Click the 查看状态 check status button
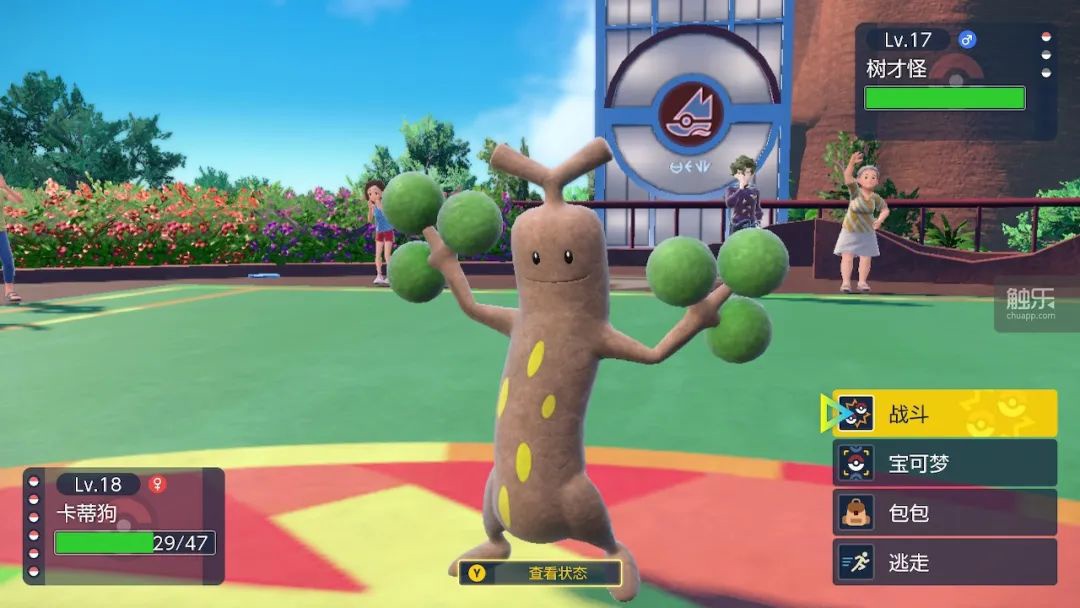This screenshot has width=1080, height=608. pos(540,573)
